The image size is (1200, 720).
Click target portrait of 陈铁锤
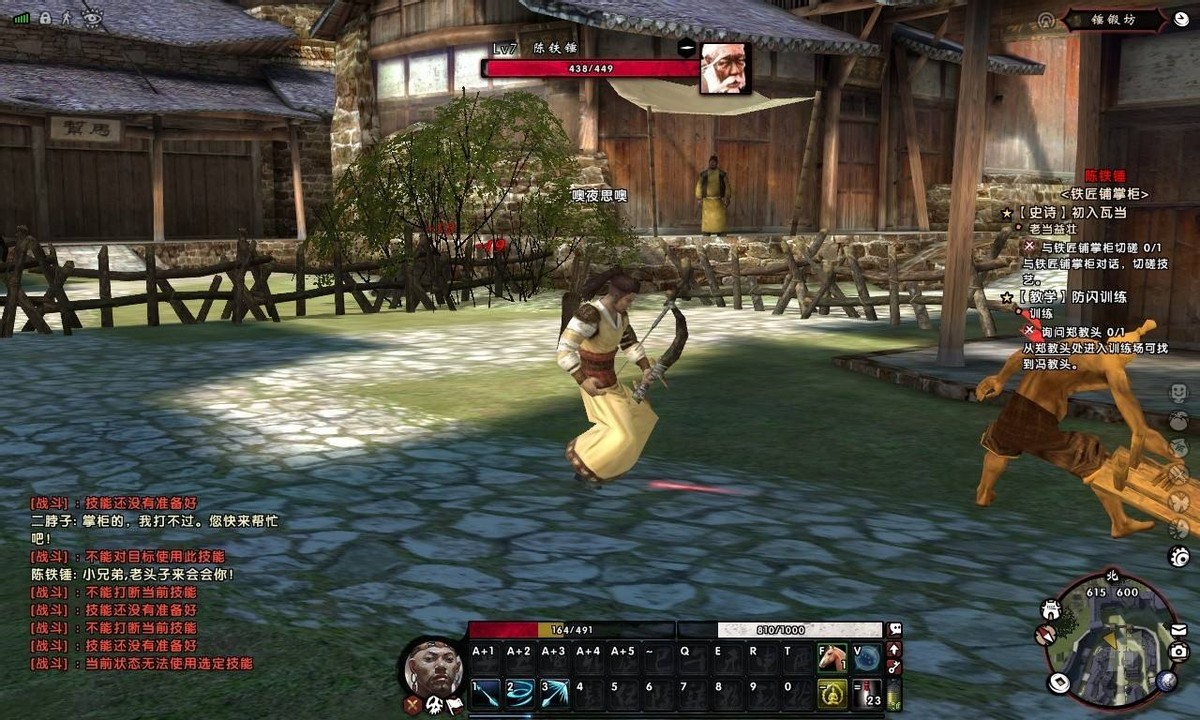(725, 68)
